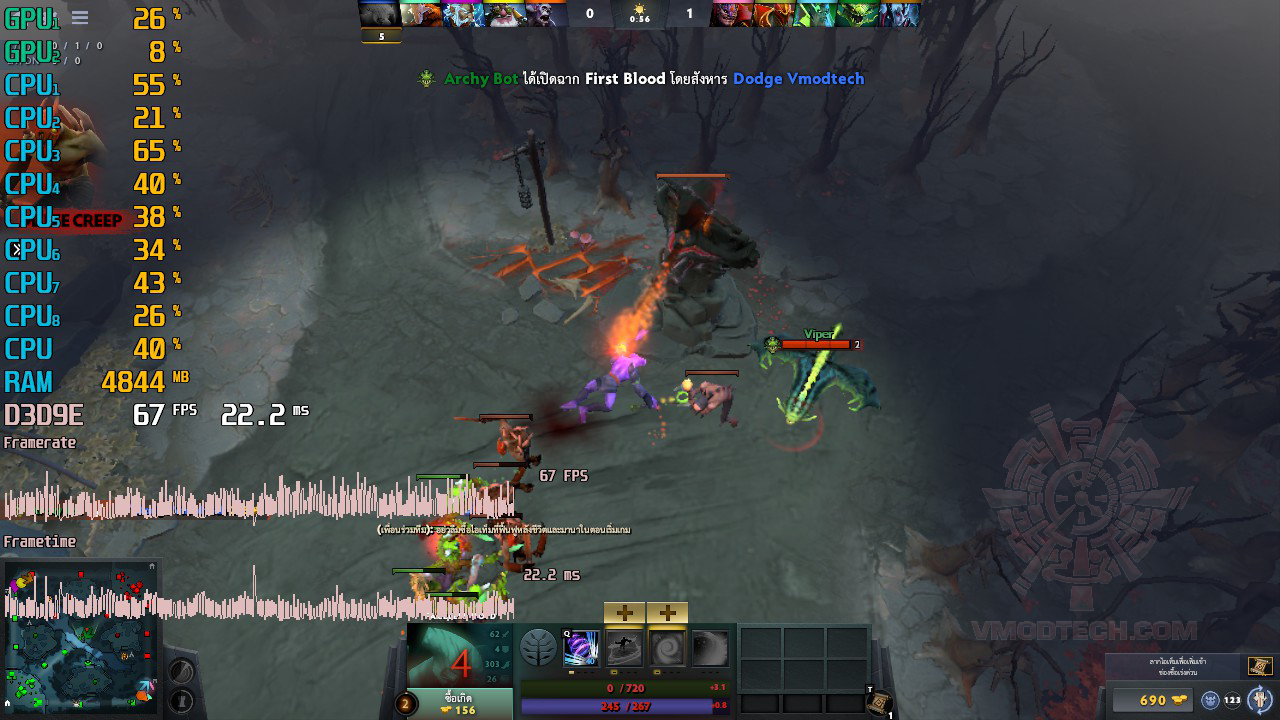This screenshot has width=1280, height=720.
Task: Level up Time Dilation with the plus button
Action: [624, 613]
